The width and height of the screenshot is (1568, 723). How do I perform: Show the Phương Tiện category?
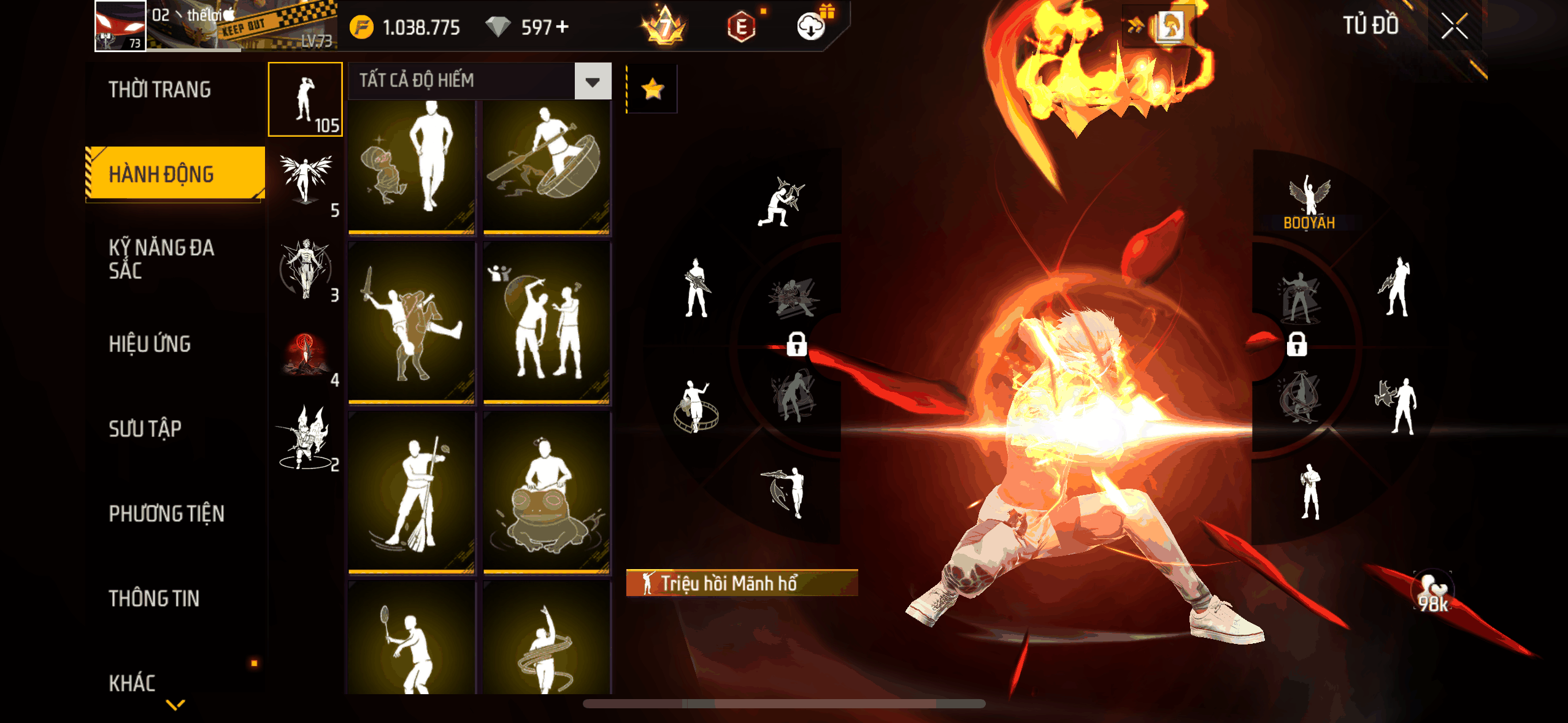pyautogui.click(x=166, y=513)
